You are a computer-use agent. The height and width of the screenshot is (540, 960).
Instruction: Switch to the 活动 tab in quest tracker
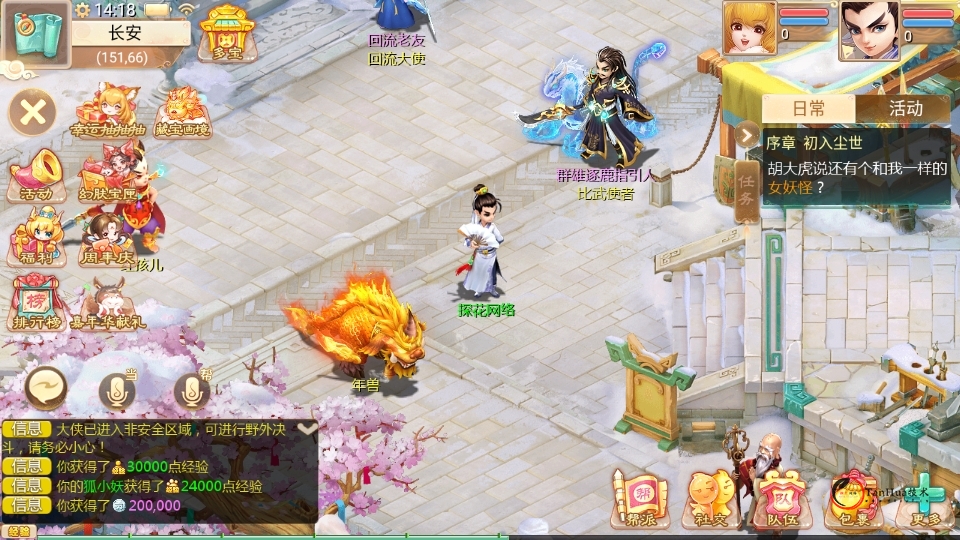905,109
